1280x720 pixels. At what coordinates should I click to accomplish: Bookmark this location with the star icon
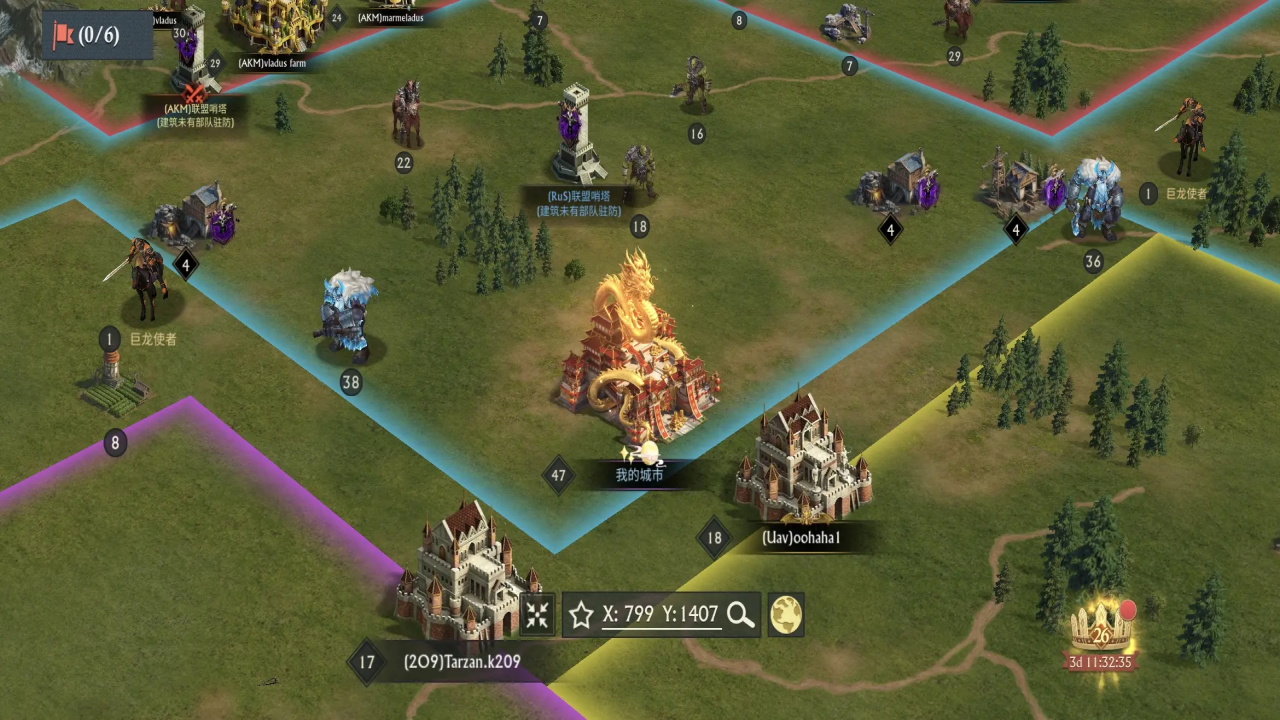coord(581,614)
